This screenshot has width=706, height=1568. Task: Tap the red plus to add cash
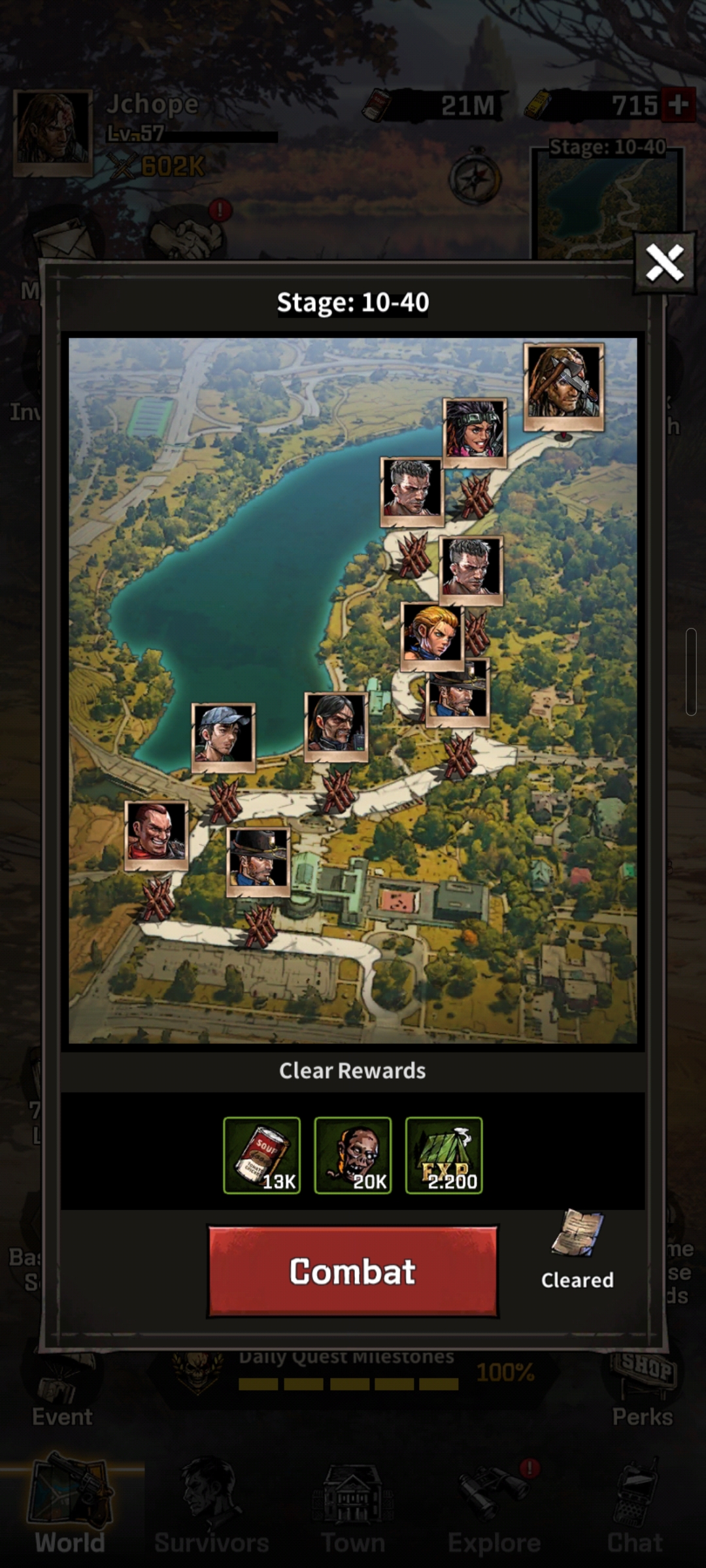678,105
